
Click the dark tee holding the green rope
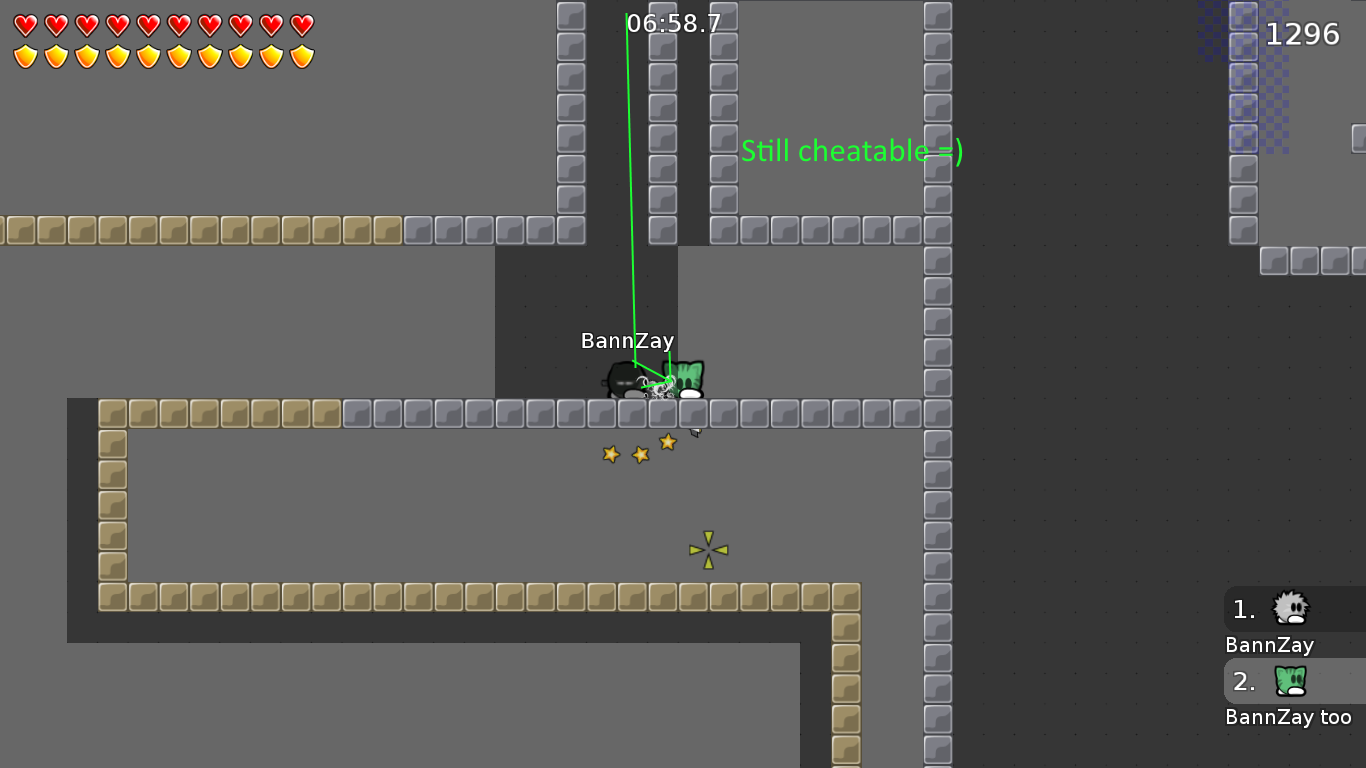pyautogui.click(x=628, y=378)
